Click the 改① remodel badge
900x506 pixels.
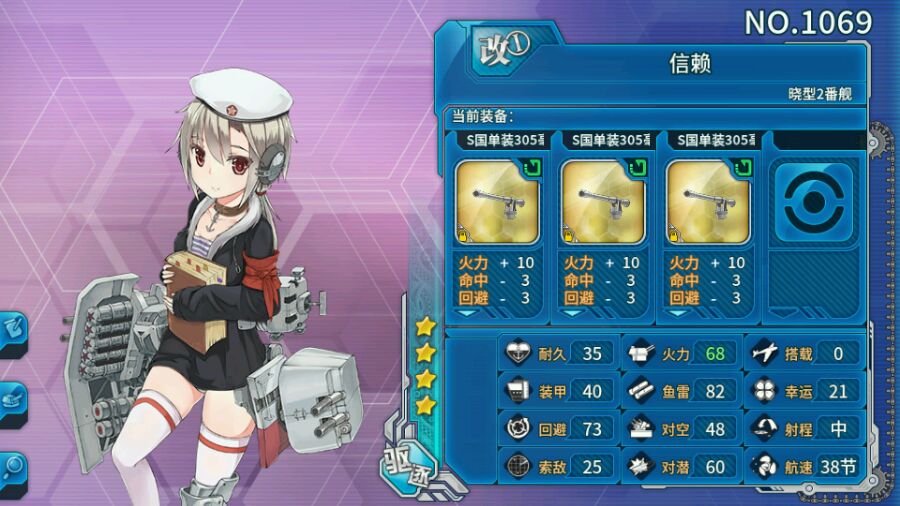pos(500,47)
